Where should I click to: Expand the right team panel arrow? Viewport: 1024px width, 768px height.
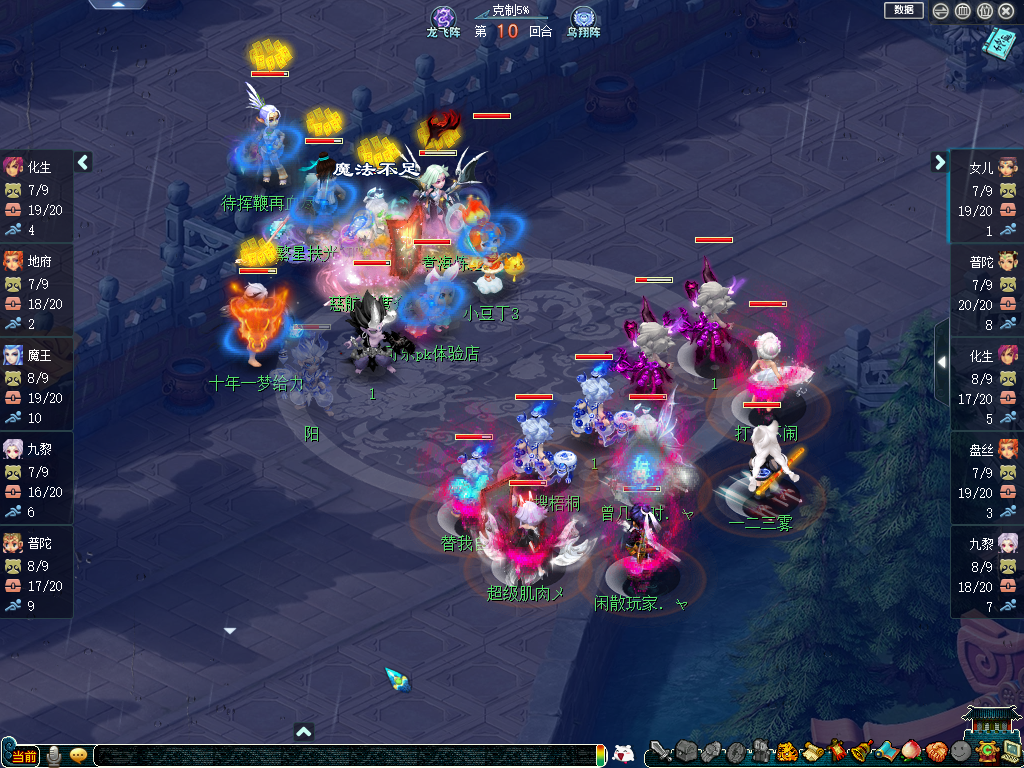[x=939, y=162]
